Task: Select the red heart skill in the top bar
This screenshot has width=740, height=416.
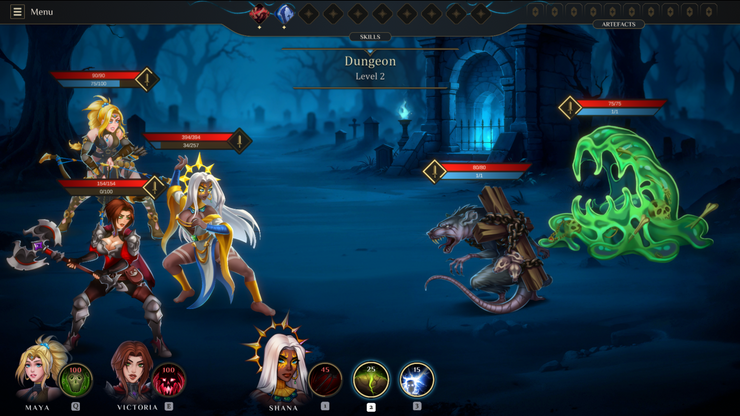Action: (x=260, y=14)
